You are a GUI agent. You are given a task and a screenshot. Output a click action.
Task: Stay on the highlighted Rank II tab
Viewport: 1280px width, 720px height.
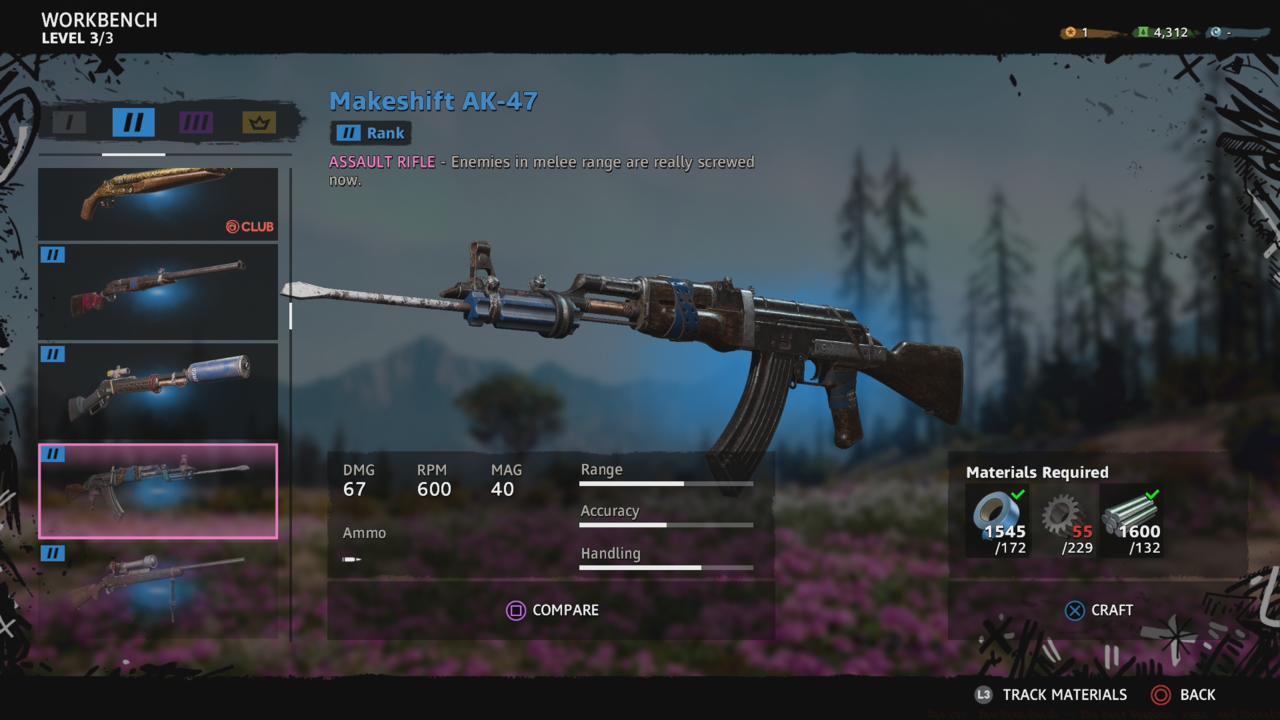click(132, 121)
